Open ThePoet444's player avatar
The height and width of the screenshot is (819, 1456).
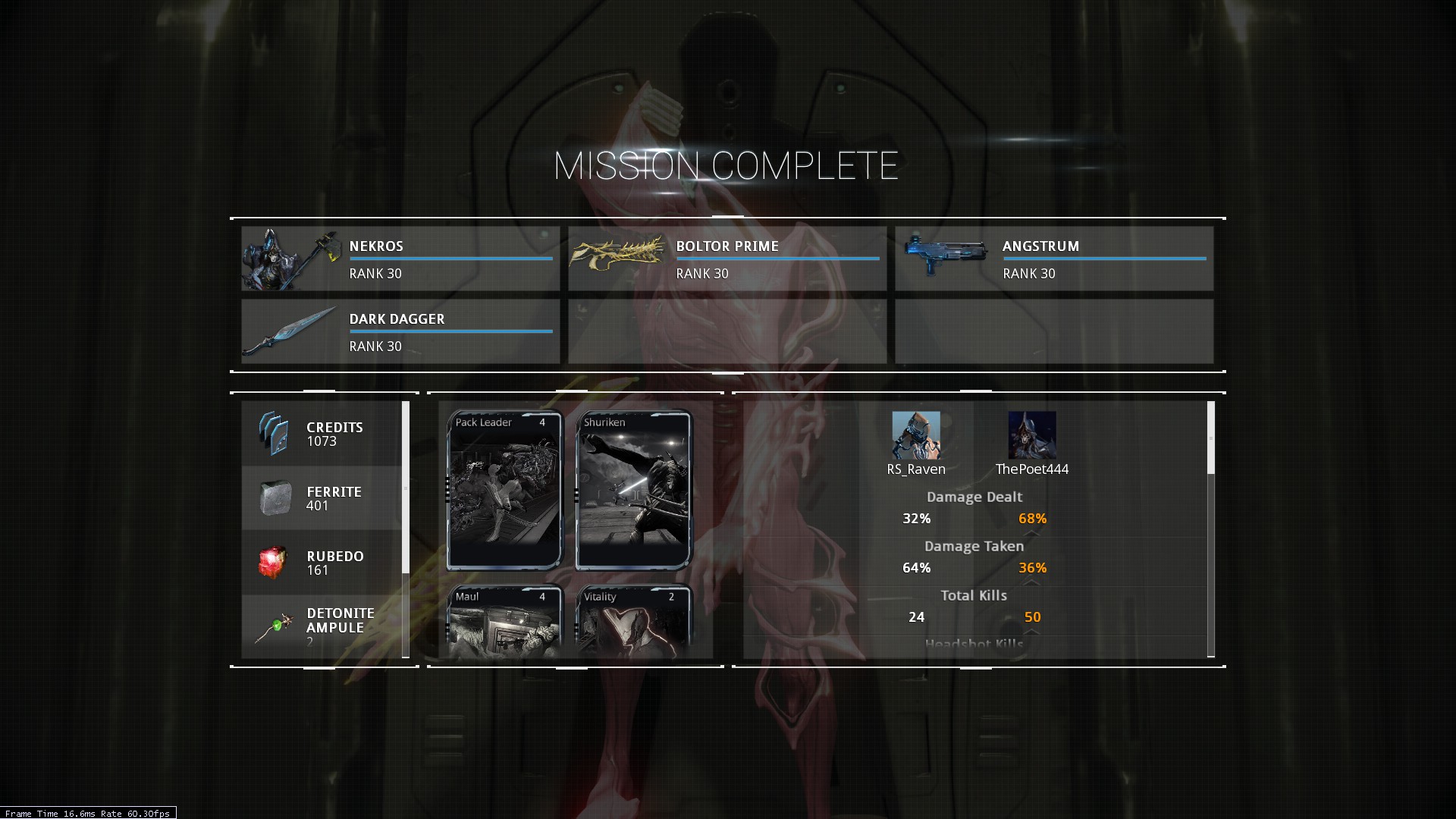1031,435
